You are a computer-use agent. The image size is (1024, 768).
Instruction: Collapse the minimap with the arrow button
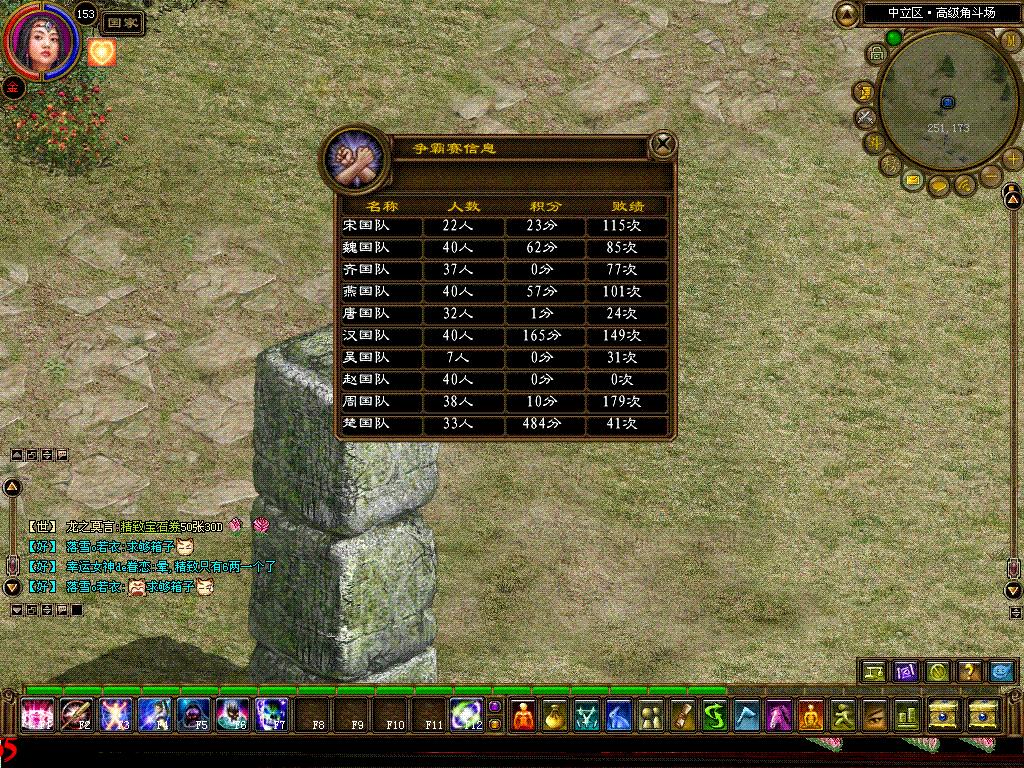(847, 14)
